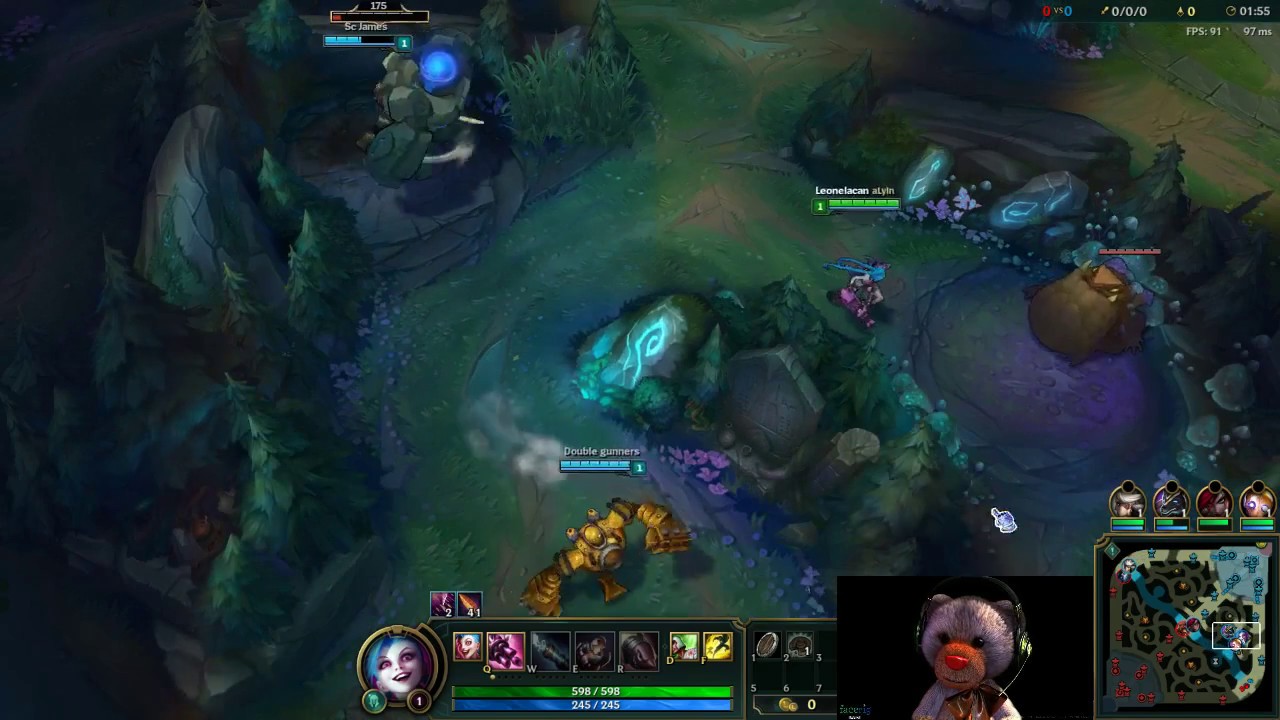Select the second ally portrait above minimap
The width and height of the screenshot is (1280, 720).
coord(1172,503)
